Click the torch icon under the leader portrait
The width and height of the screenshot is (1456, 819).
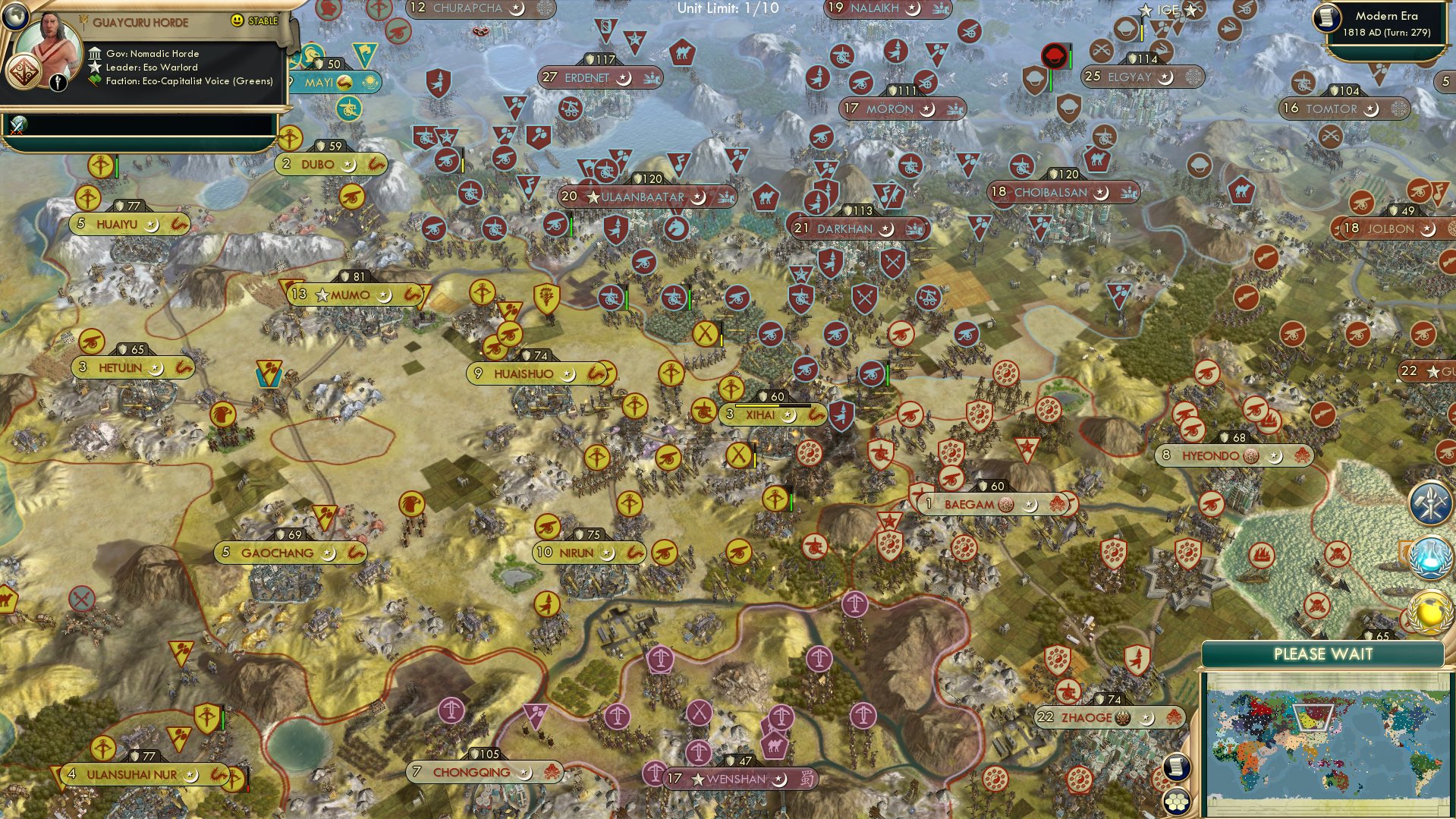58,83
